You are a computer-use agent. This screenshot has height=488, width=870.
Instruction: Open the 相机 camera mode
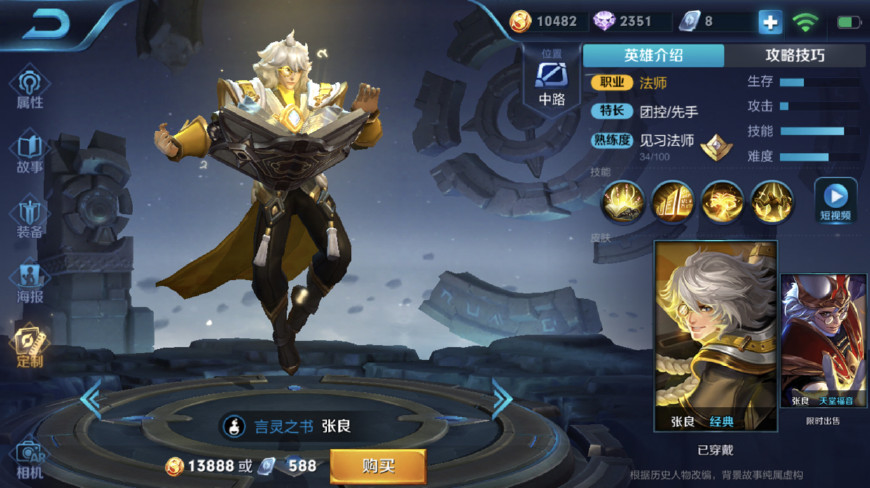[30, 458]
